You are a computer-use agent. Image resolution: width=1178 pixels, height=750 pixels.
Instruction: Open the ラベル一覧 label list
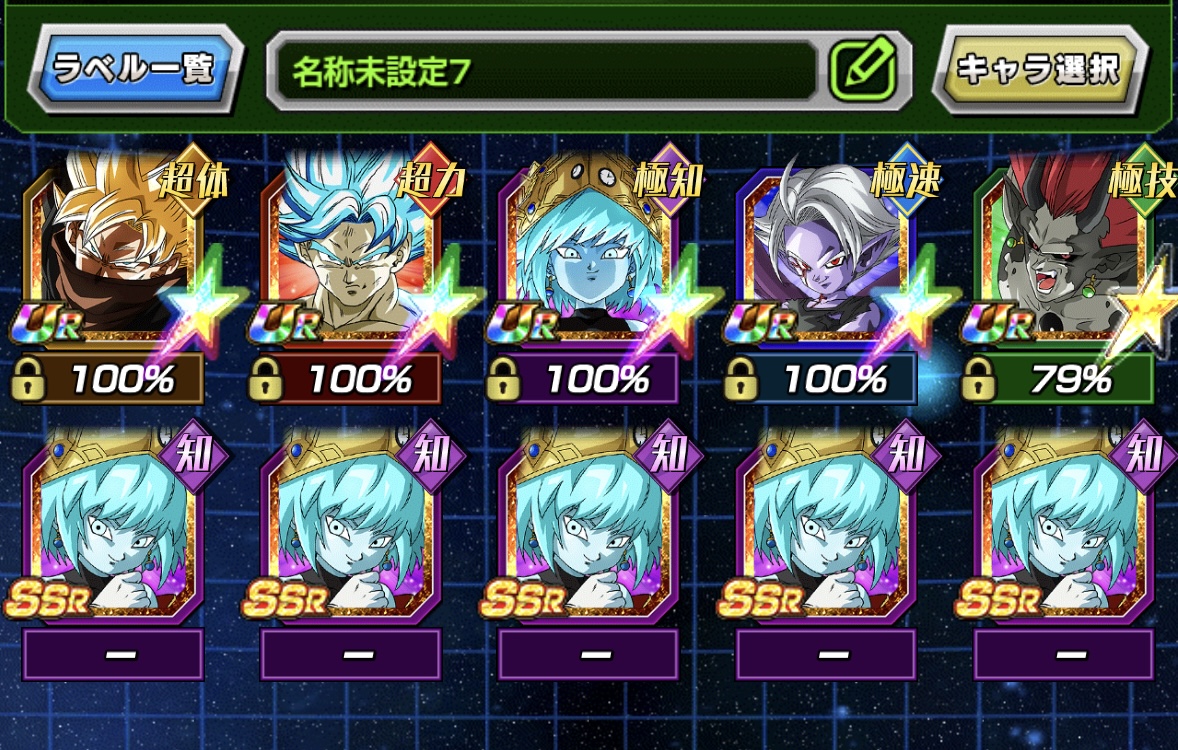tap(136, 69)
